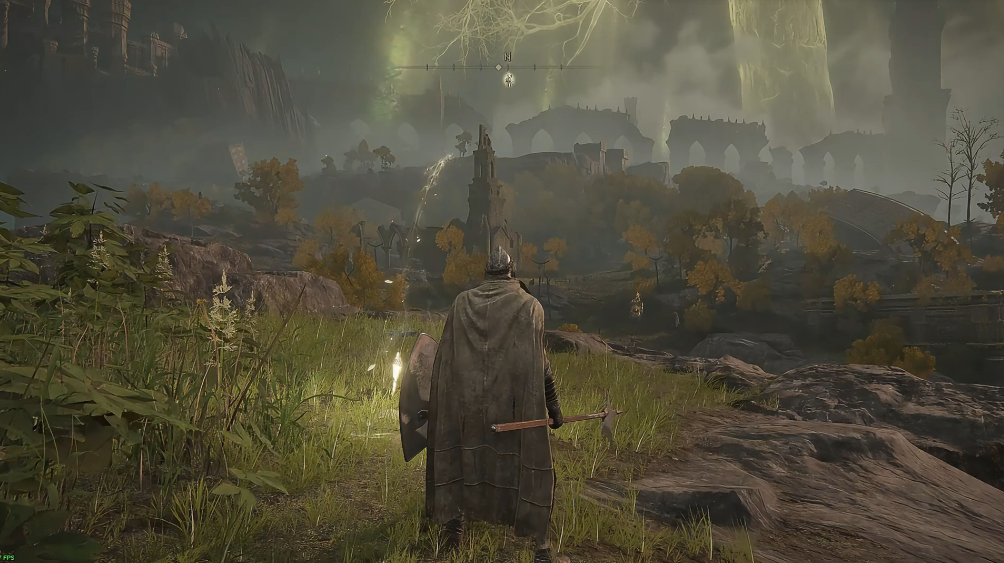Select the glowing marker icon under the compass

[x=508, y=79]
